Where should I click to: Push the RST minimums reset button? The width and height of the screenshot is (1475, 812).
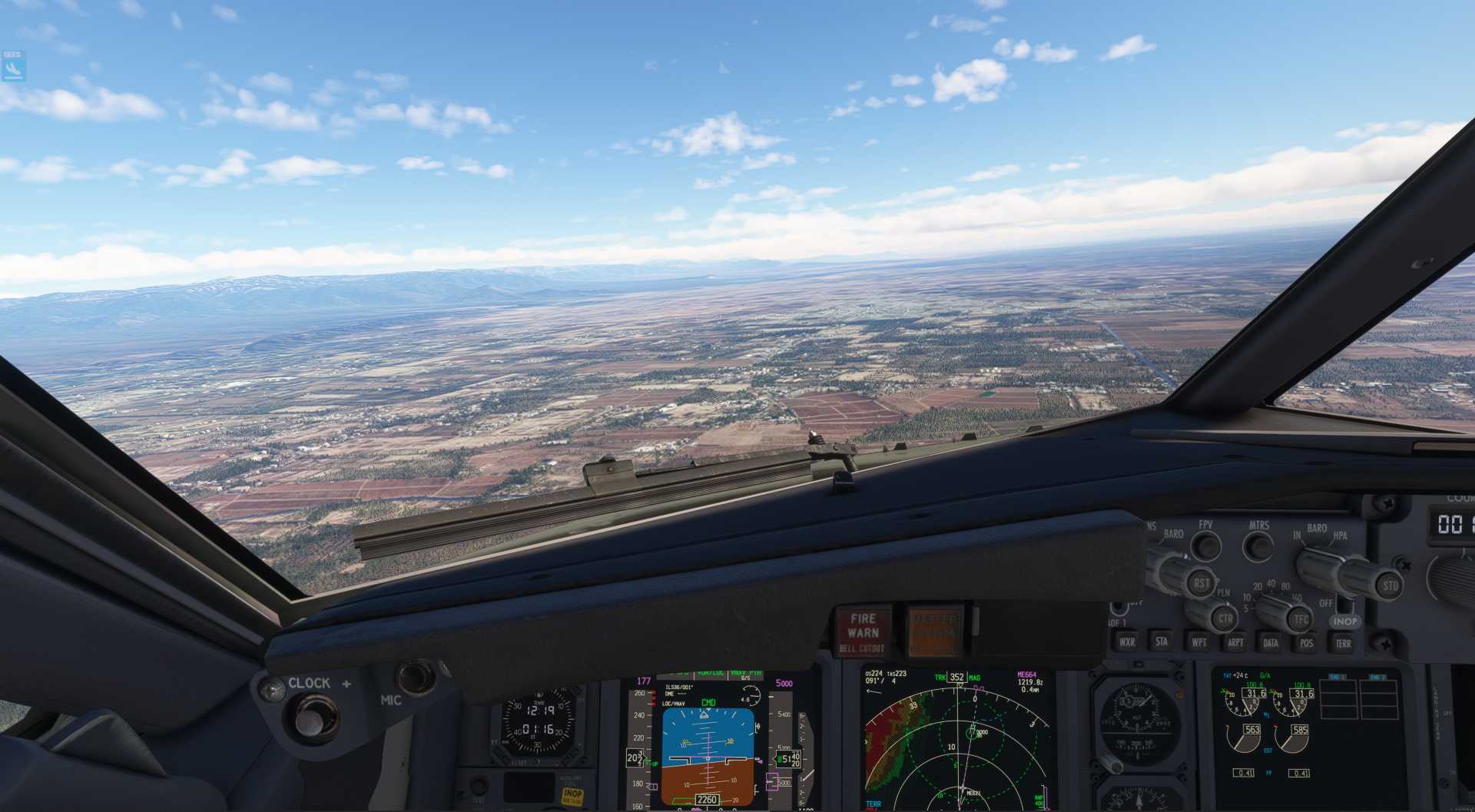1201,583
